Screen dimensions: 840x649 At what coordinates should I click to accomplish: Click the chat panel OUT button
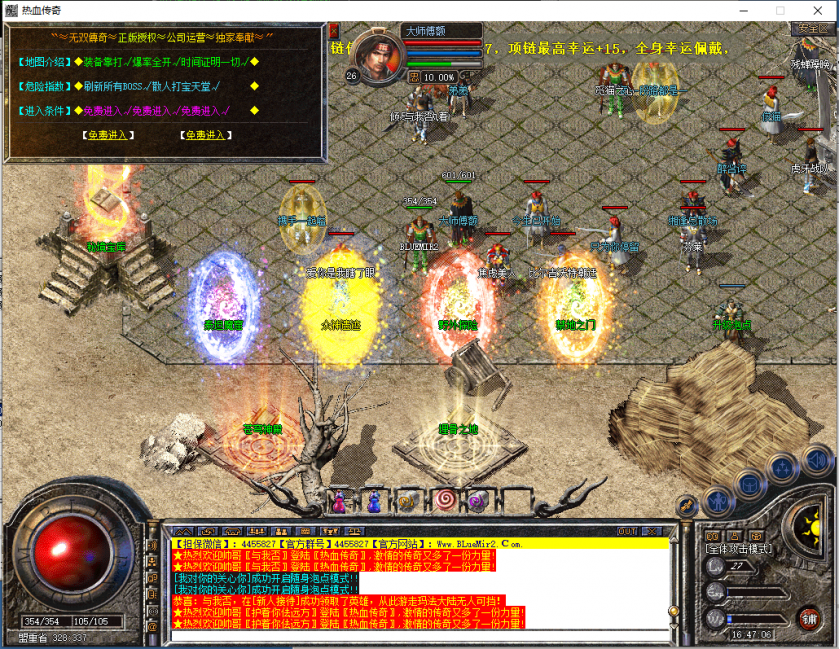(x=627, y=531)
